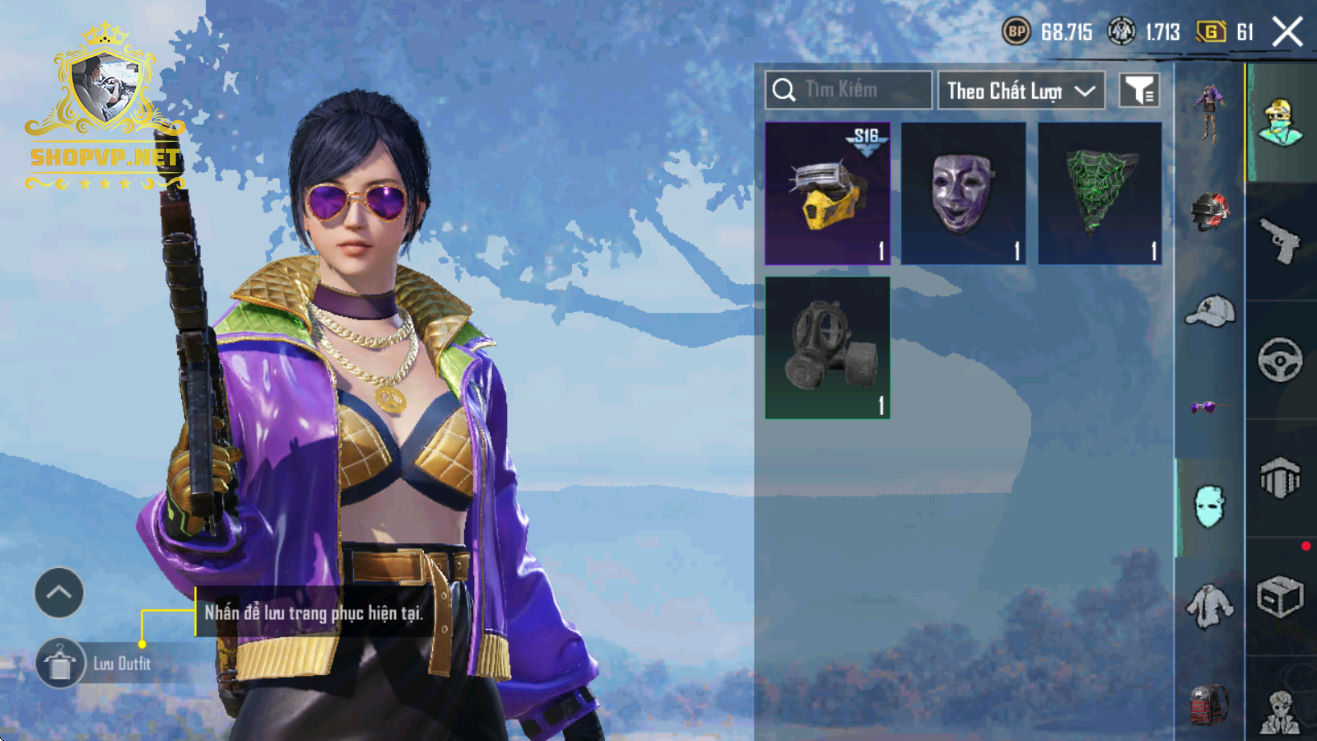The height and width of the screenshot is (741, 1317).
Task: Expand the up-arrow circle button
Action: [x=59, y=593]
